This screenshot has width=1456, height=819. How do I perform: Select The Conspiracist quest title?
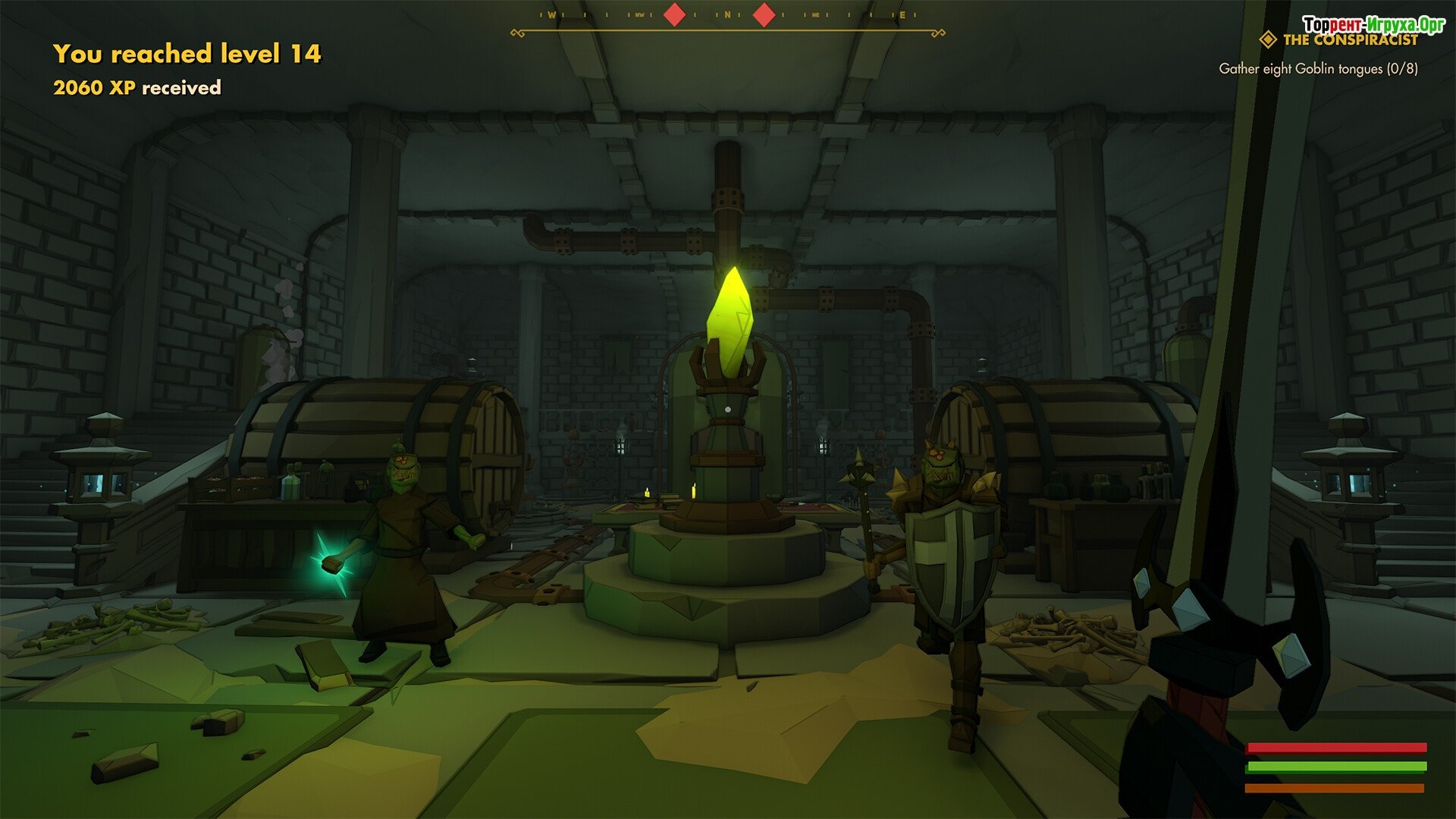[x=1350, y=41]
